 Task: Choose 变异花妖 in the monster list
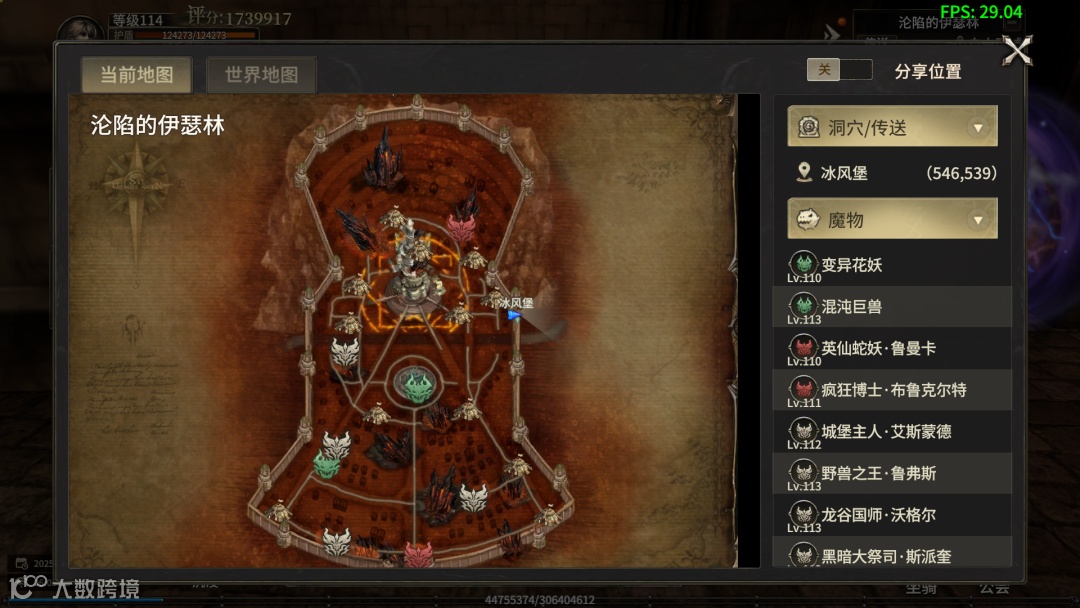tap(892, 265)
